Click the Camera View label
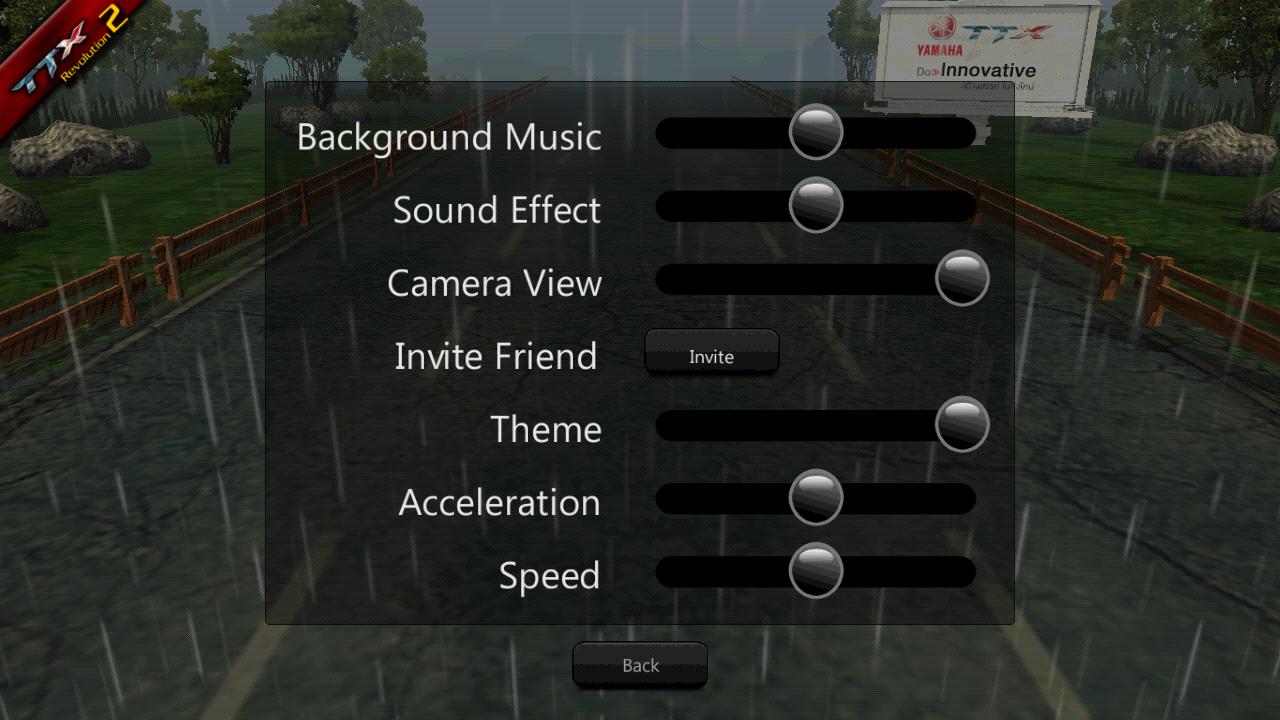 tap(494, 283)
